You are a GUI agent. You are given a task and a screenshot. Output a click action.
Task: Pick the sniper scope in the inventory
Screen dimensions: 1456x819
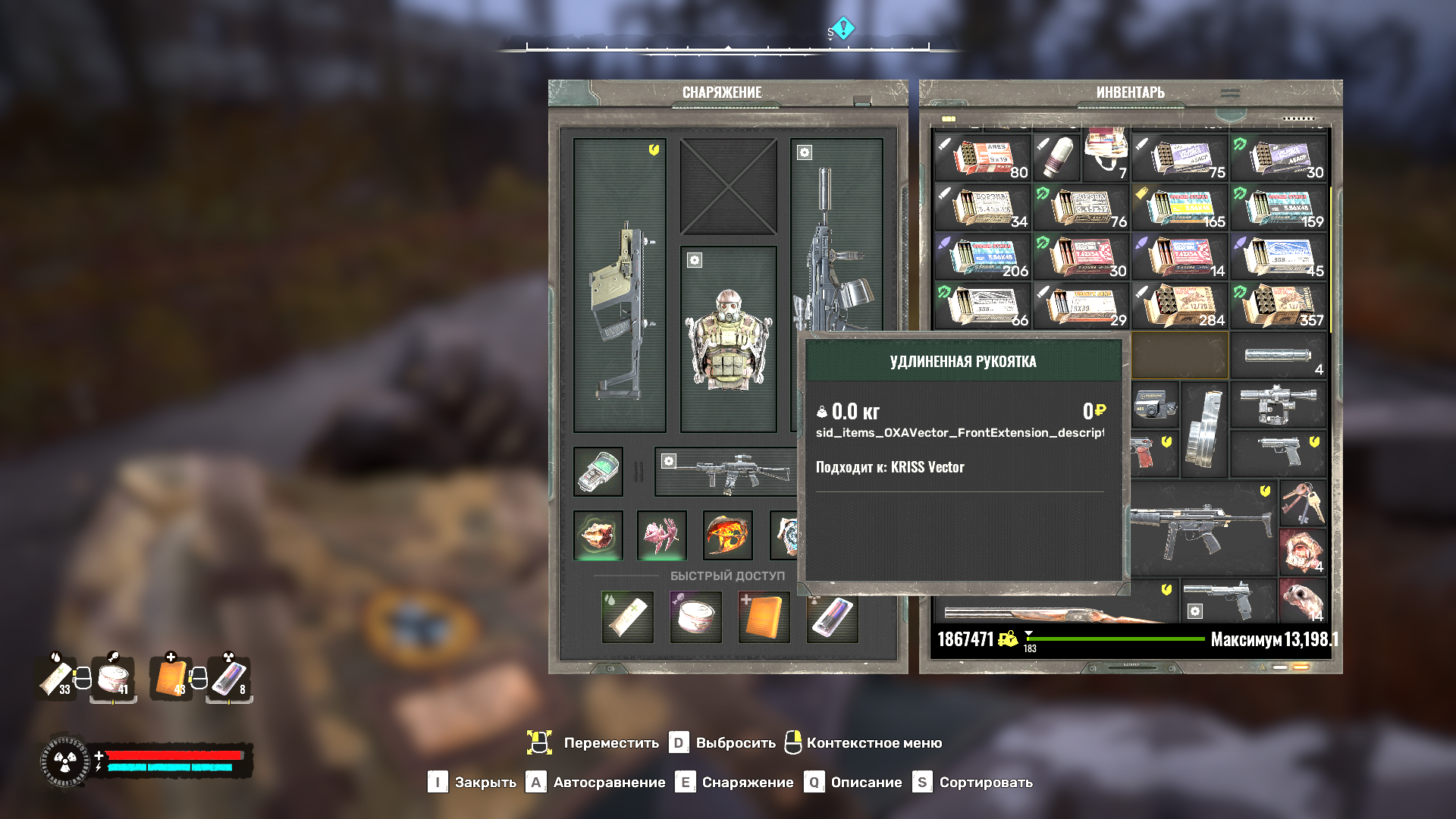pos(1278,403)
